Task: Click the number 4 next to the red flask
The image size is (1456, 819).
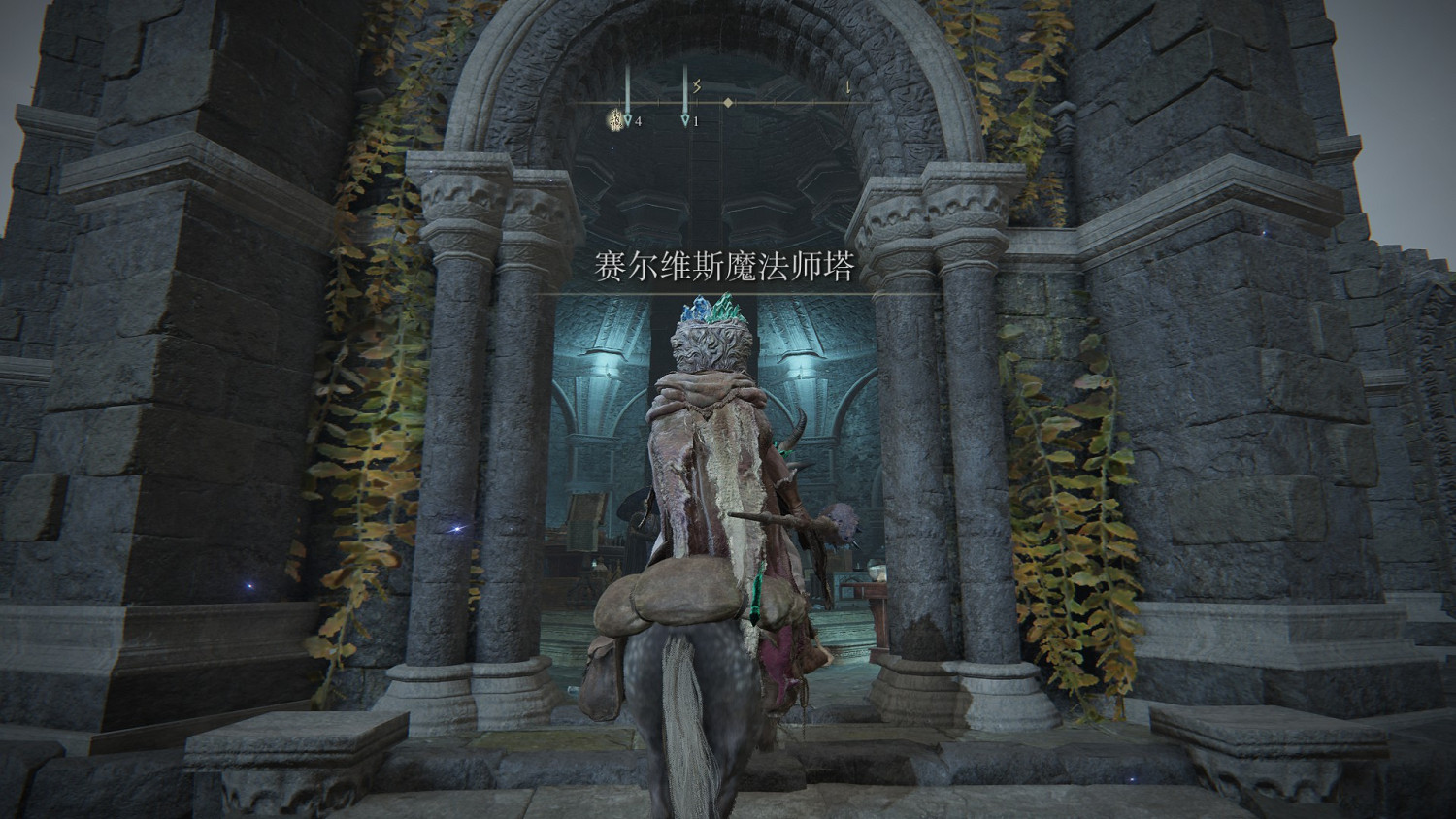Action: [639, 121]
